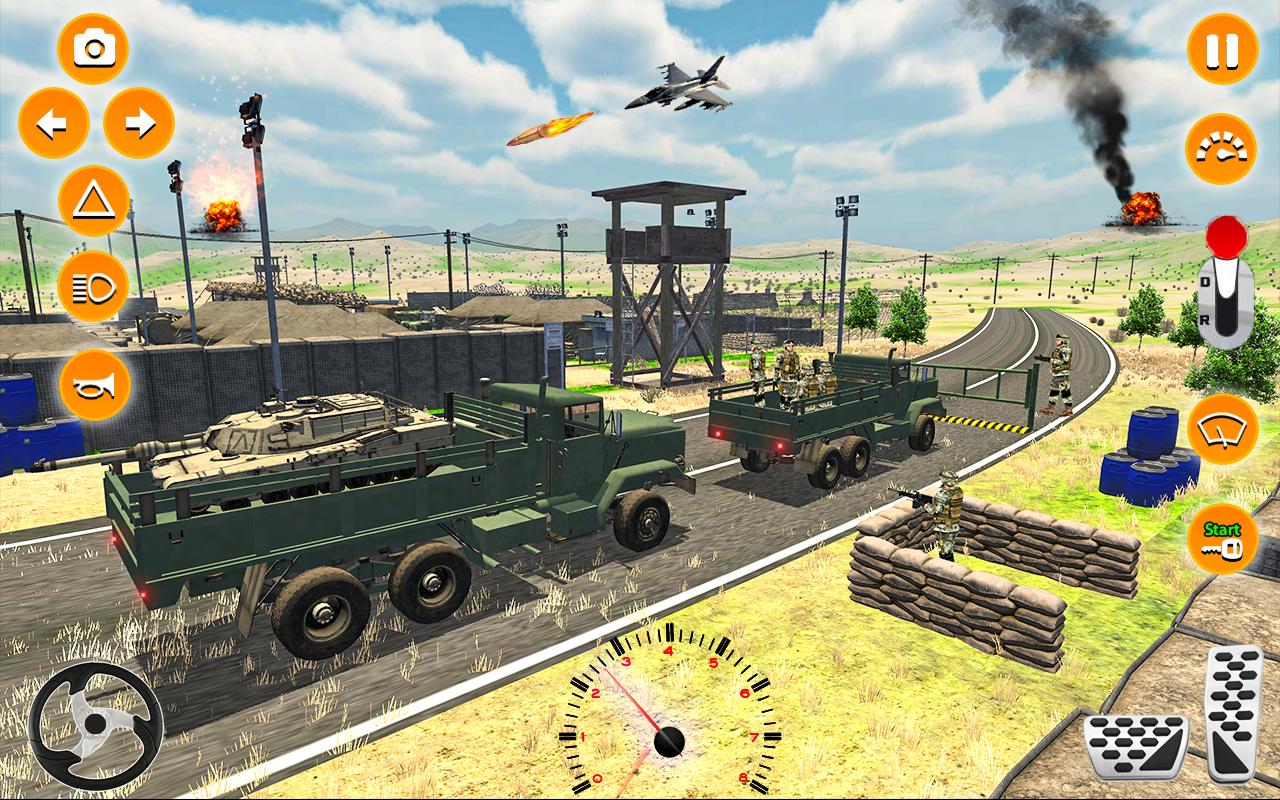Viewport: 1280px width, 800px height.
Task: Honk the horn button
Action: [x=94, y=385]
